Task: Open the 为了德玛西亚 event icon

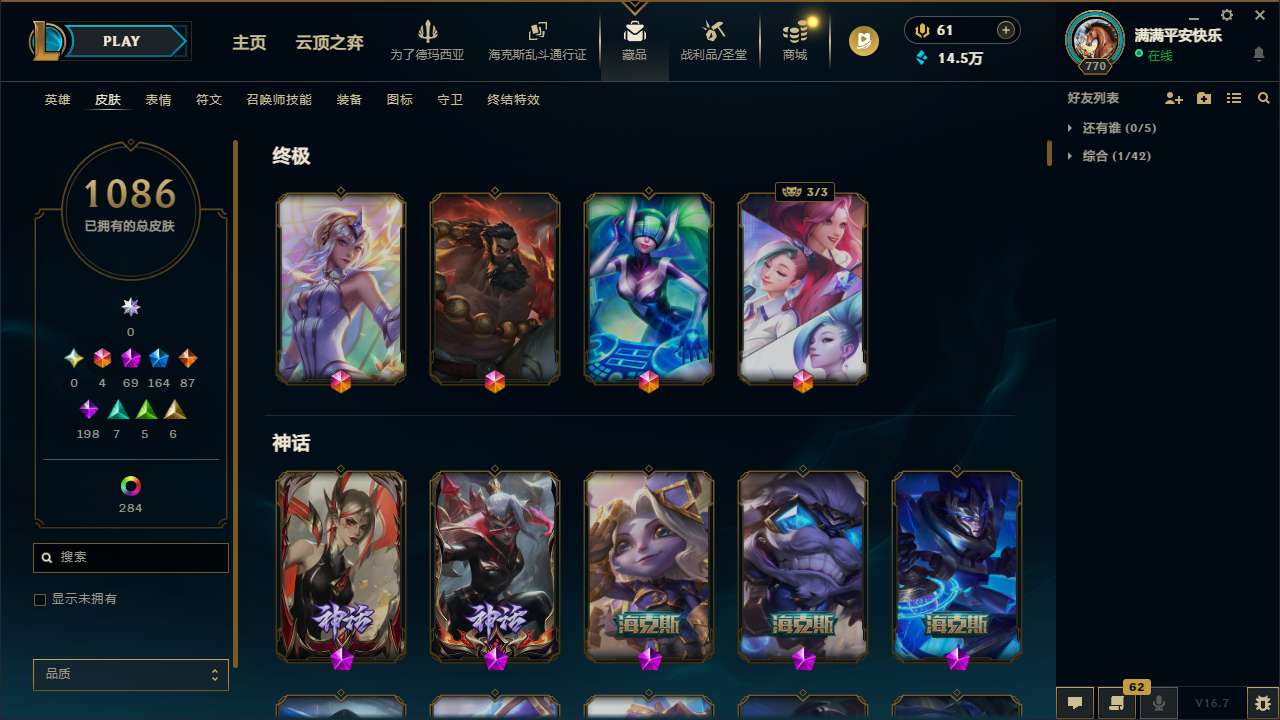Action: click(x=428, y=33)
